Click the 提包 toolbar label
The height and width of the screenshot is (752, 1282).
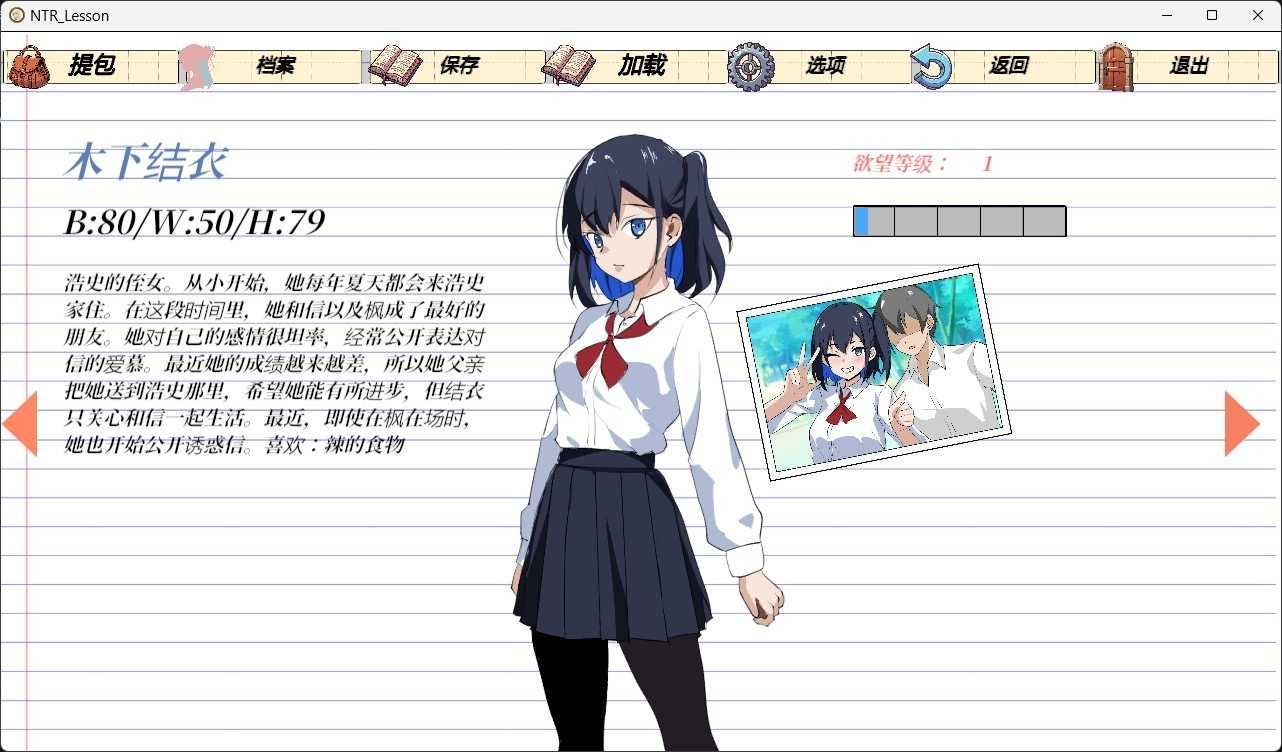click(x=91, y=66)
